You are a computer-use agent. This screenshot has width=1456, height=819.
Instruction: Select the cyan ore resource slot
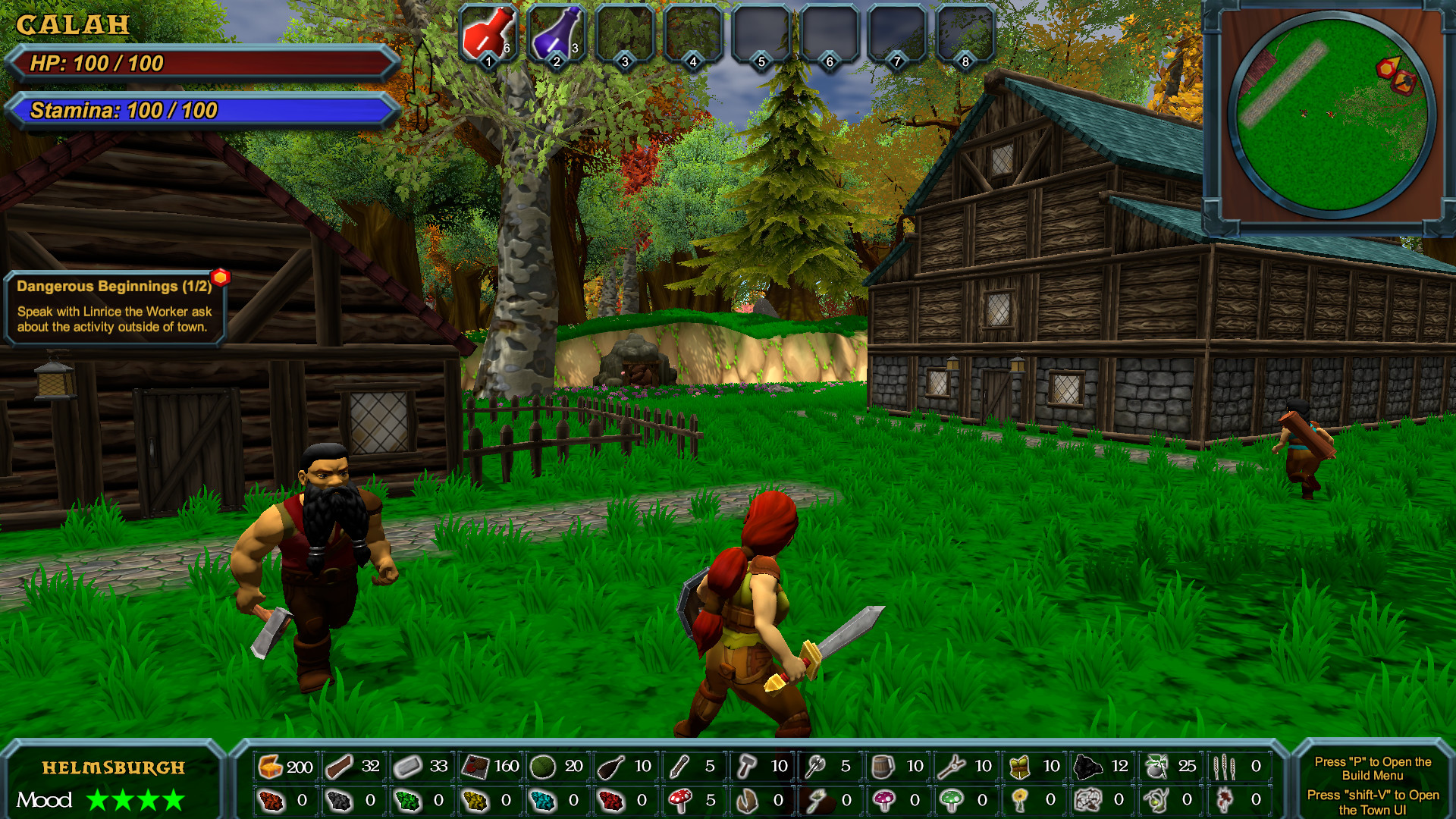(x=543, y=800)
